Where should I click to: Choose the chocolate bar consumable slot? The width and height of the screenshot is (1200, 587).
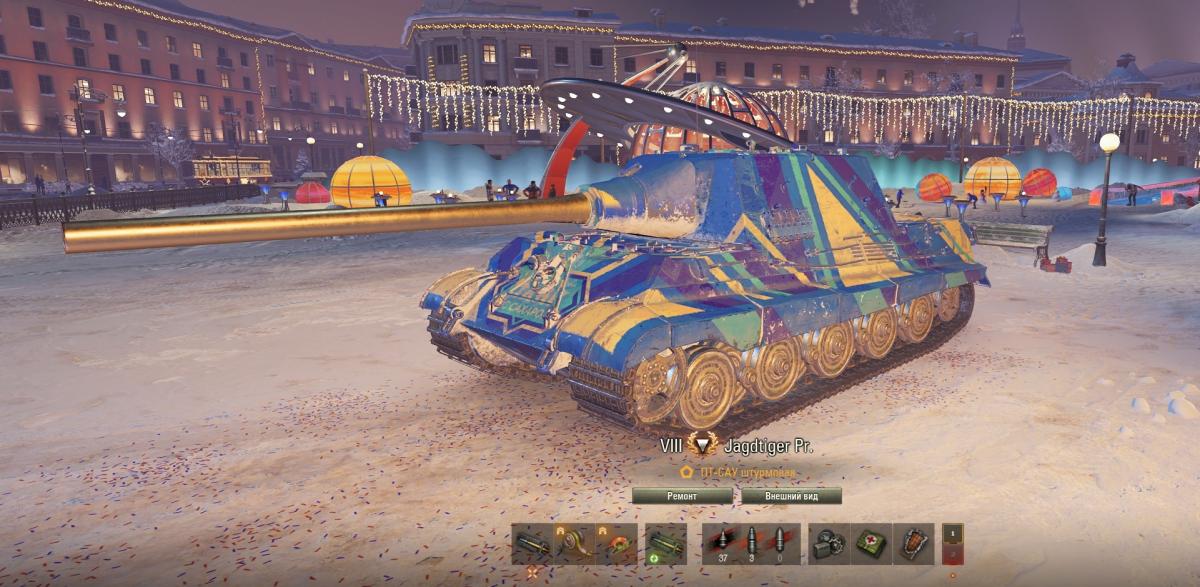[x=913, y=544]
